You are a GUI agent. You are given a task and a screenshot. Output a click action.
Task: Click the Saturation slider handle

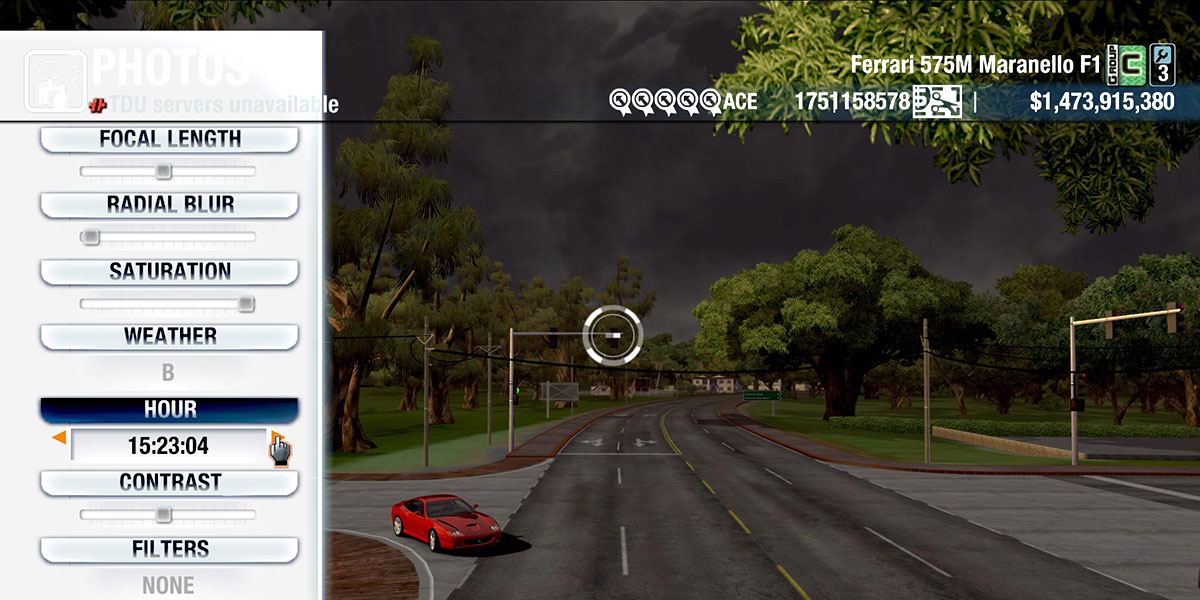click(245, 304)
